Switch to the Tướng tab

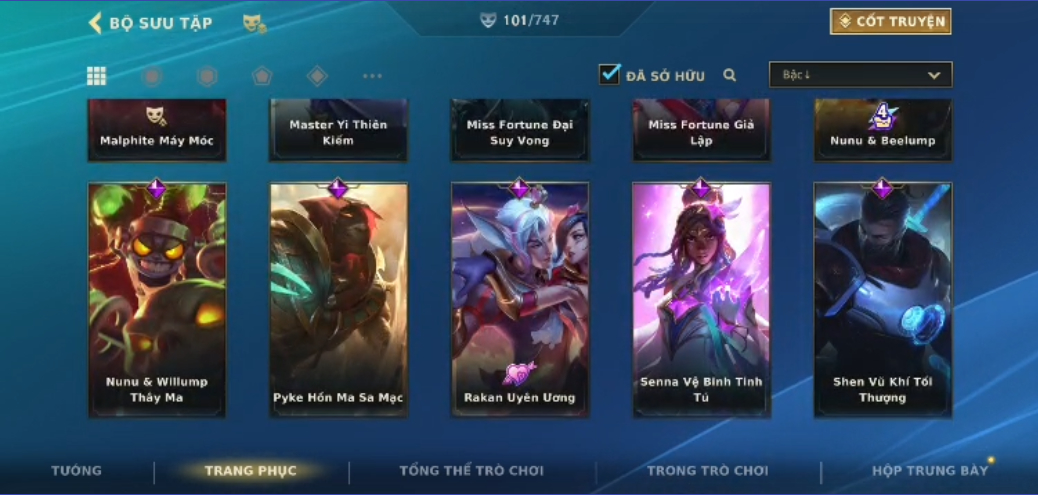click(x=77, y=471)
